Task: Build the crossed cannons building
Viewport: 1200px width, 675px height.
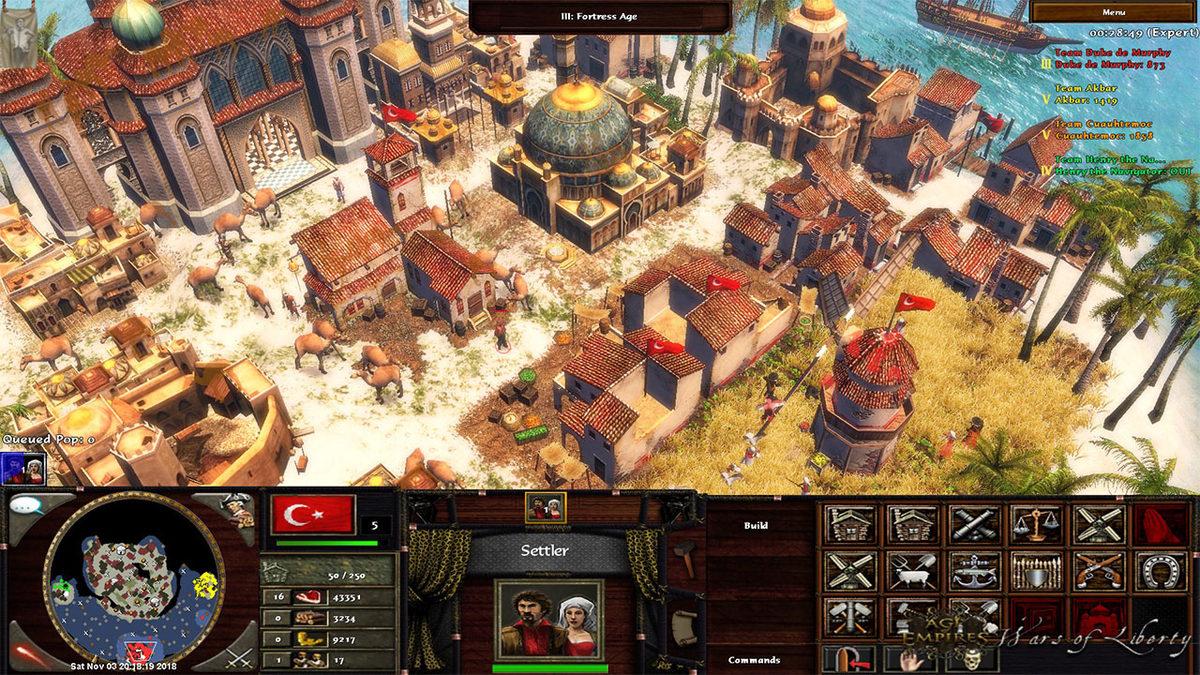Action: [x=974, y=523]
